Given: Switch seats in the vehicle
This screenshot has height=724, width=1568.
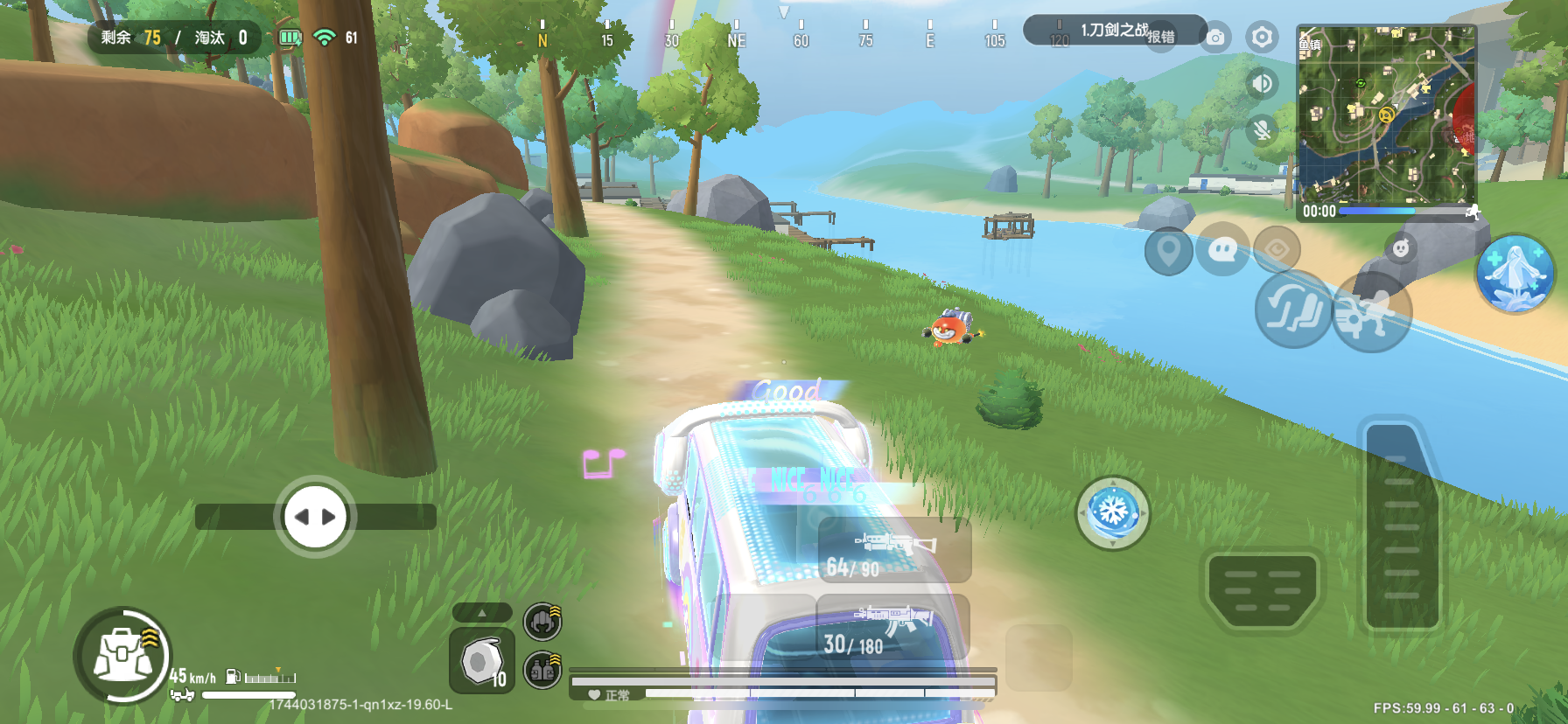Looking at the screenshot, I should (x=1293, y=309).
